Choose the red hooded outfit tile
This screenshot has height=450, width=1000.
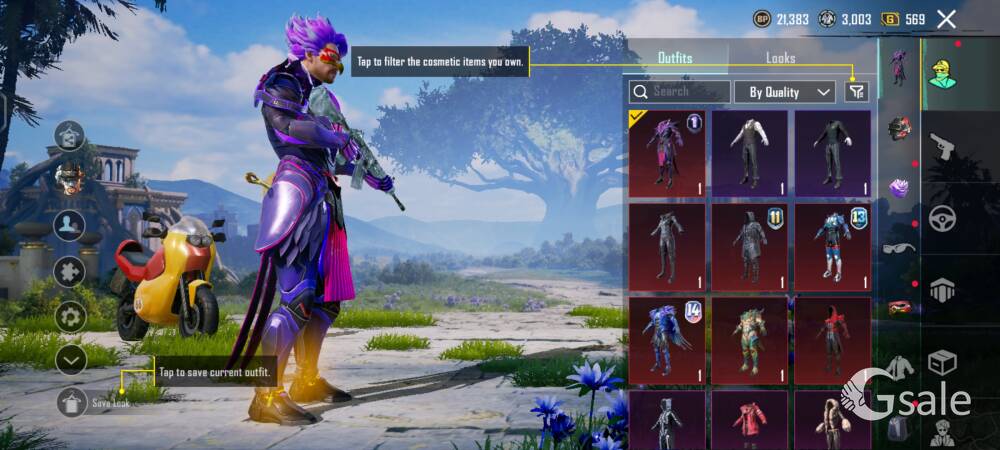click(x=832, y=340)
